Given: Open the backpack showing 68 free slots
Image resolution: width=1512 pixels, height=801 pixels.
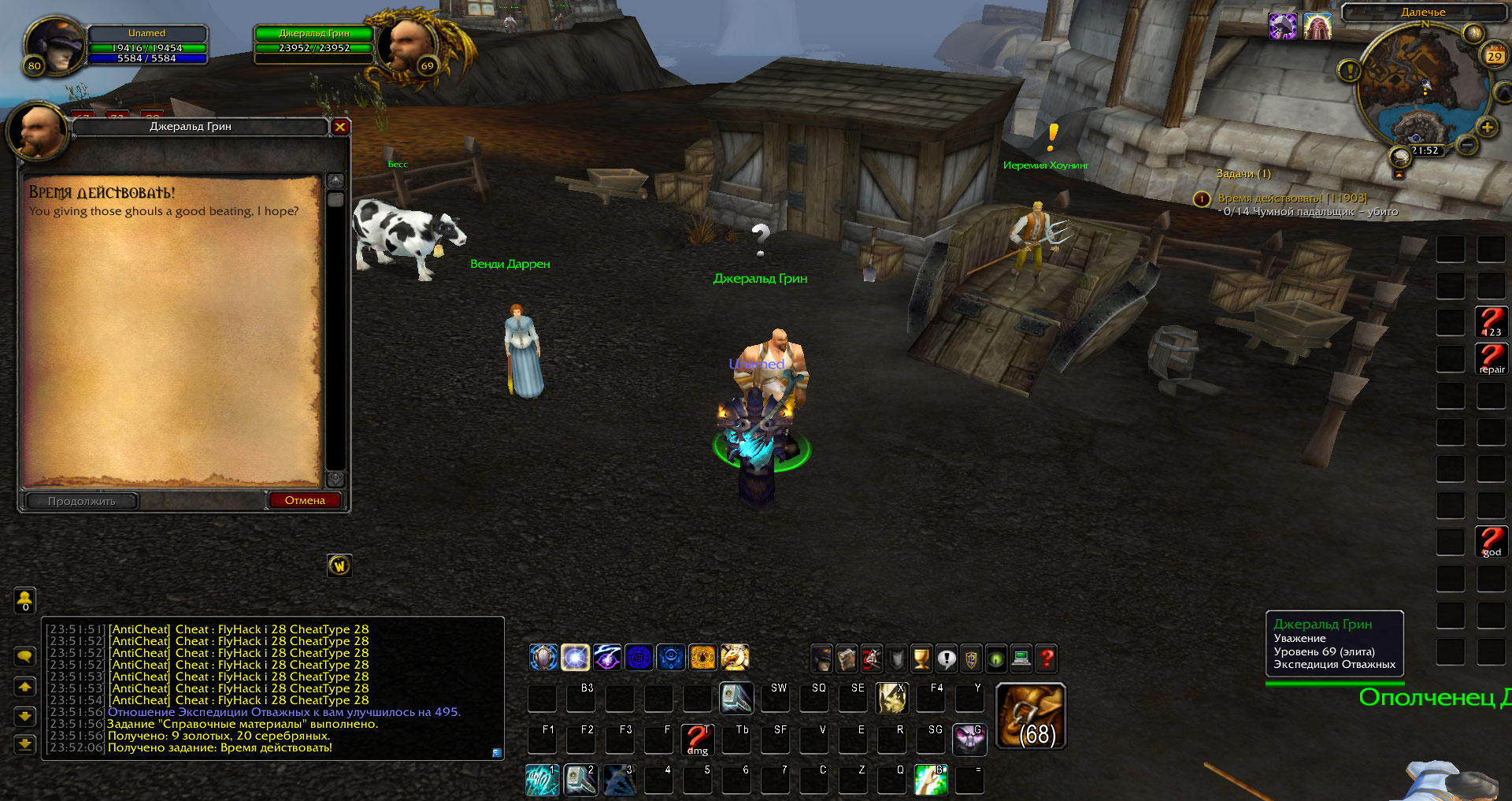Looking at the screenshot, I should [x=1031, y=715].
